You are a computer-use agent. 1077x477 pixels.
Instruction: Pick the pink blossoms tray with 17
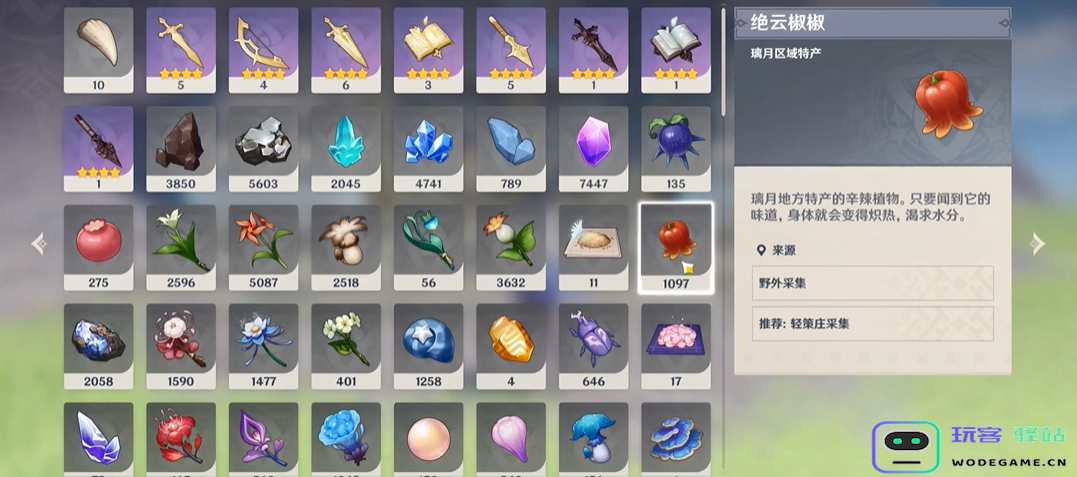coord(676,345)
